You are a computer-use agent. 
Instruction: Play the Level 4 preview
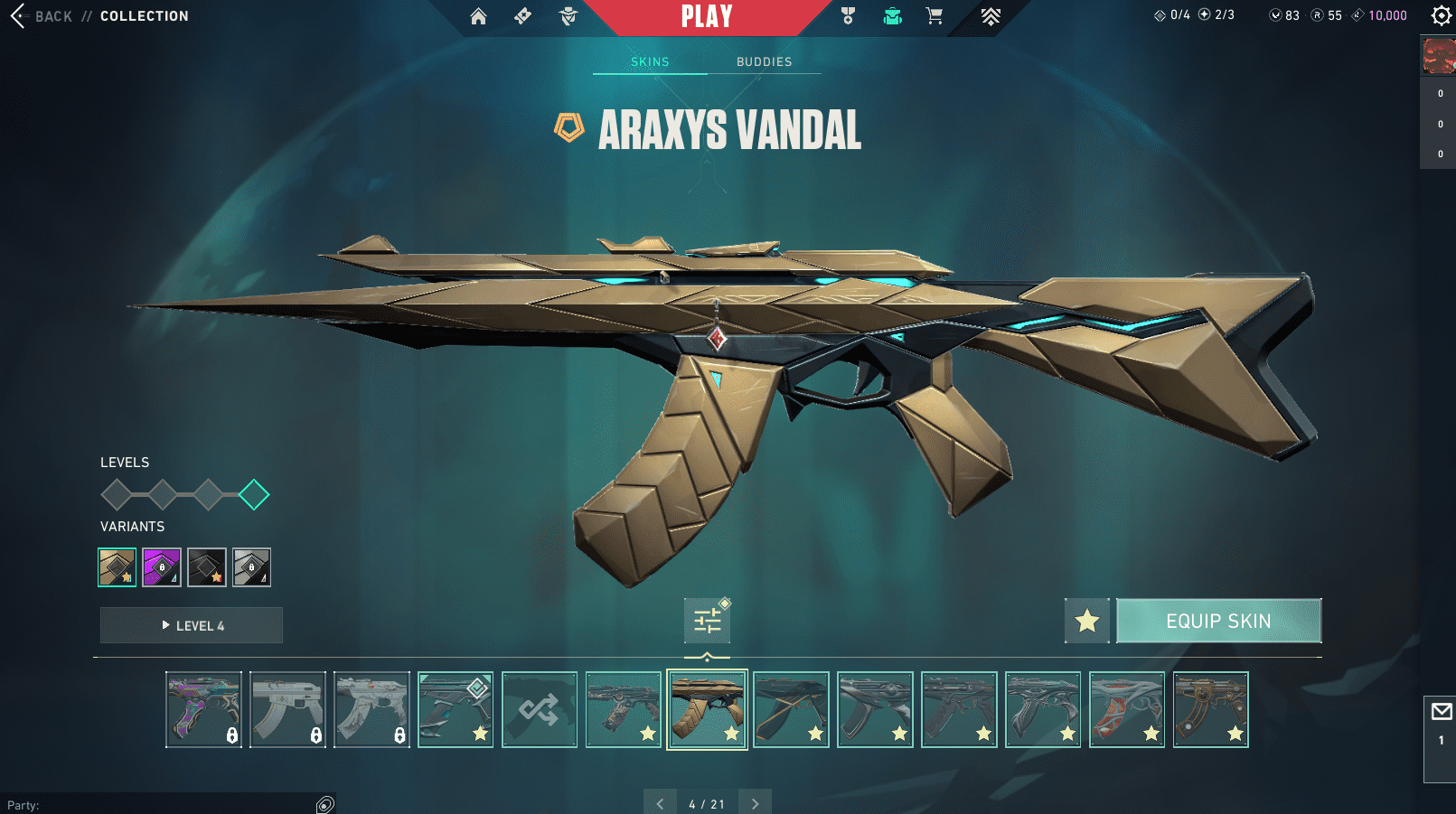192,625
